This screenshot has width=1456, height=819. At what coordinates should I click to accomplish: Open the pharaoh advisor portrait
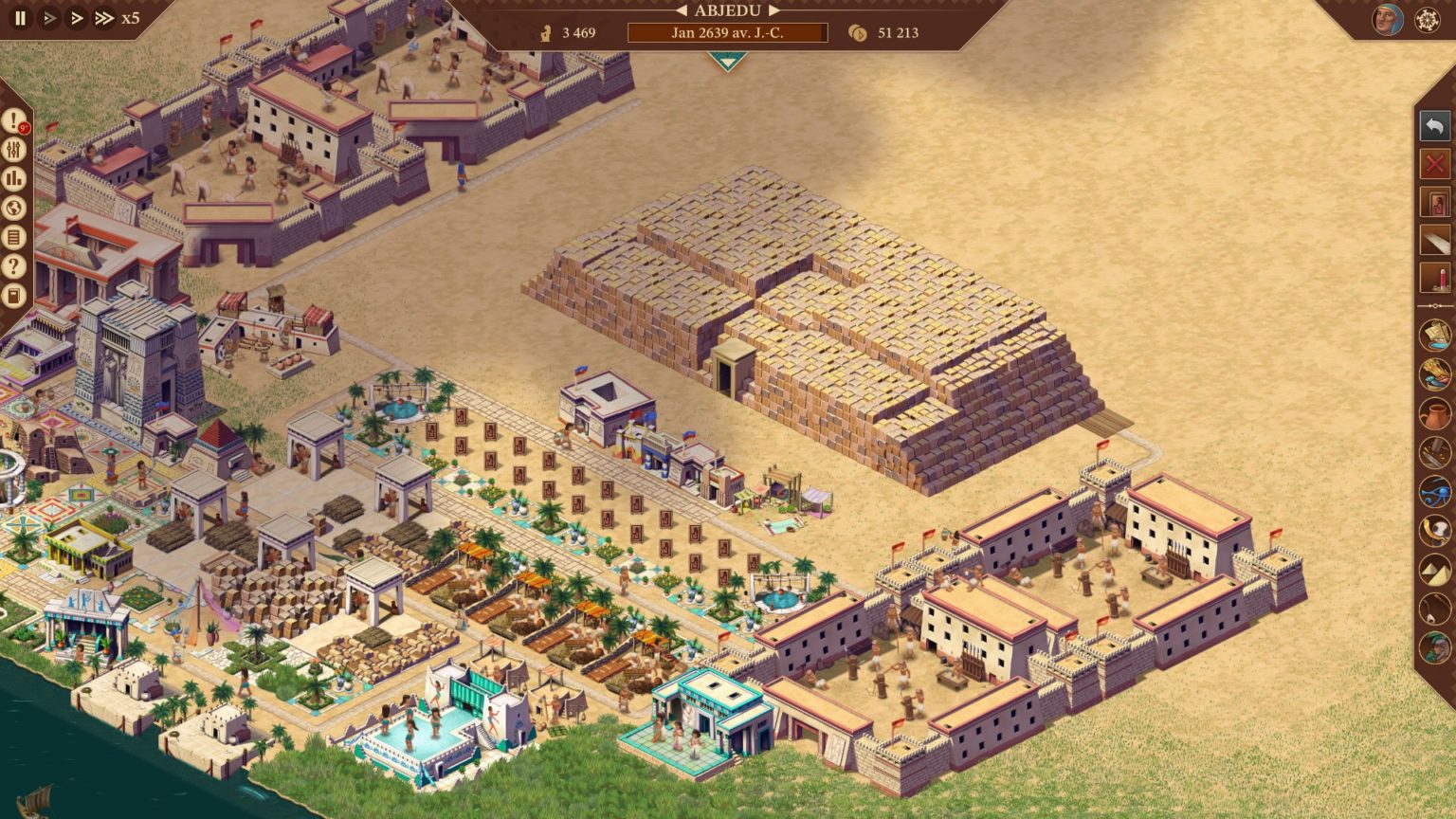tap(1387, 19)
